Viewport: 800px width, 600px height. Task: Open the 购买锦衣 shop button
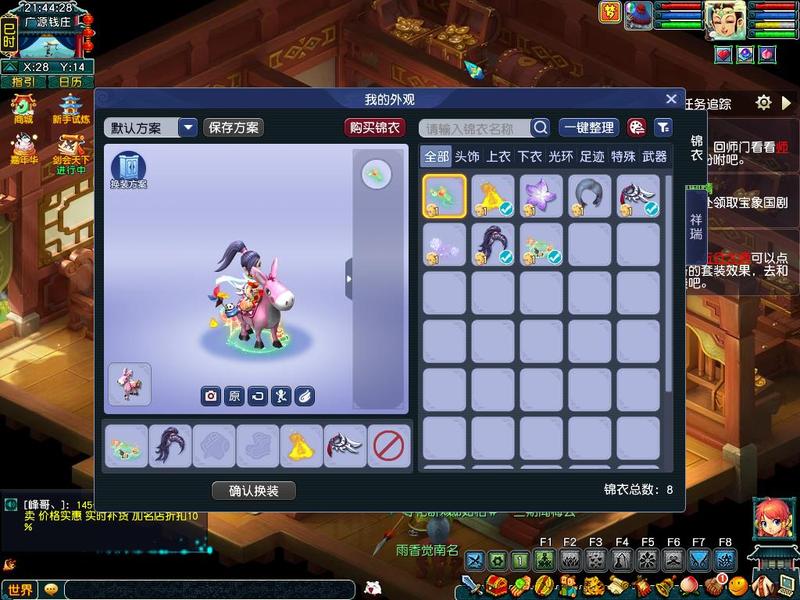(x=373, y=127)
